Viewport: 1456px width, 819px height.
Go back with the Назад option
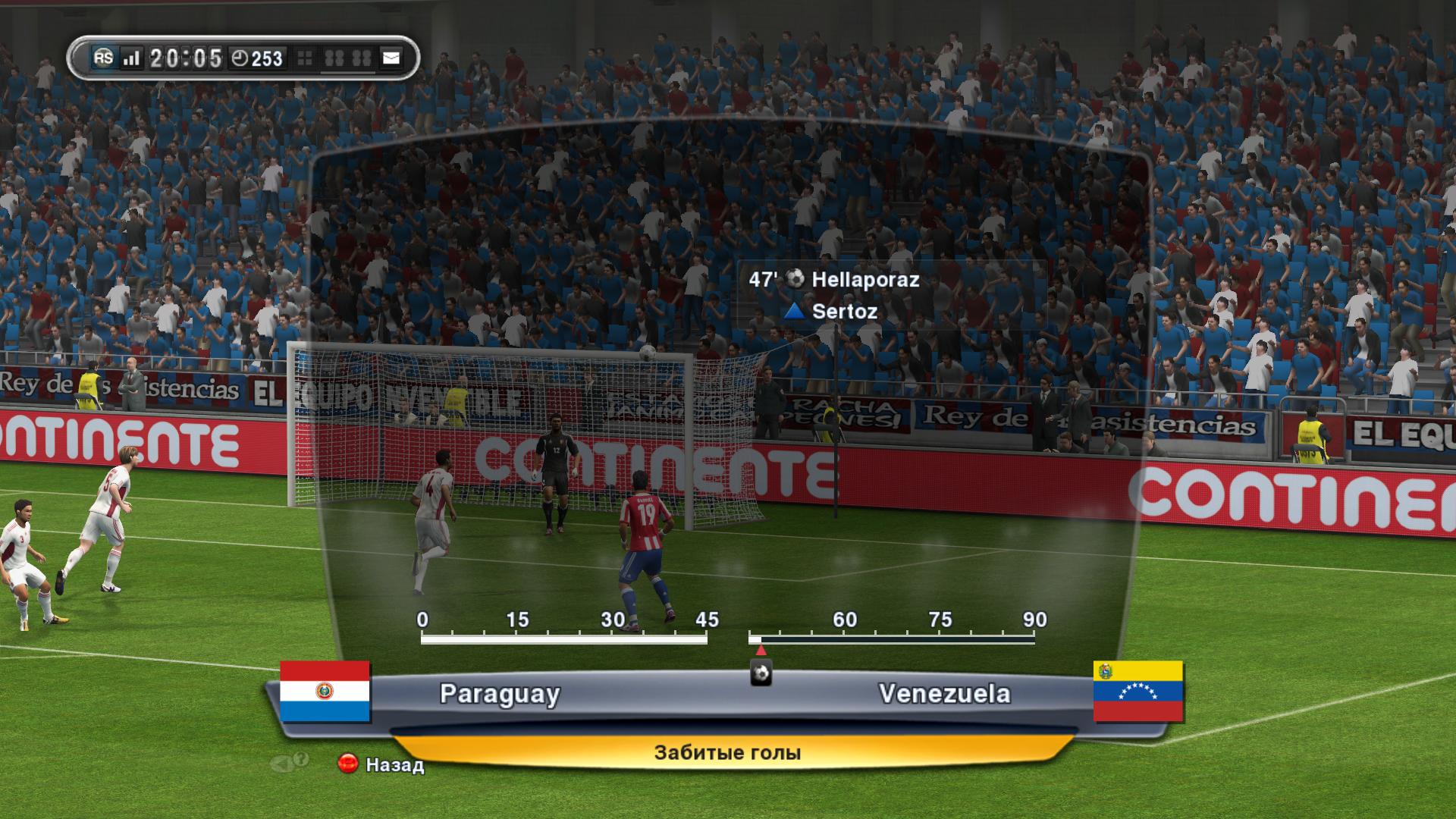click(x=381, y=764)
